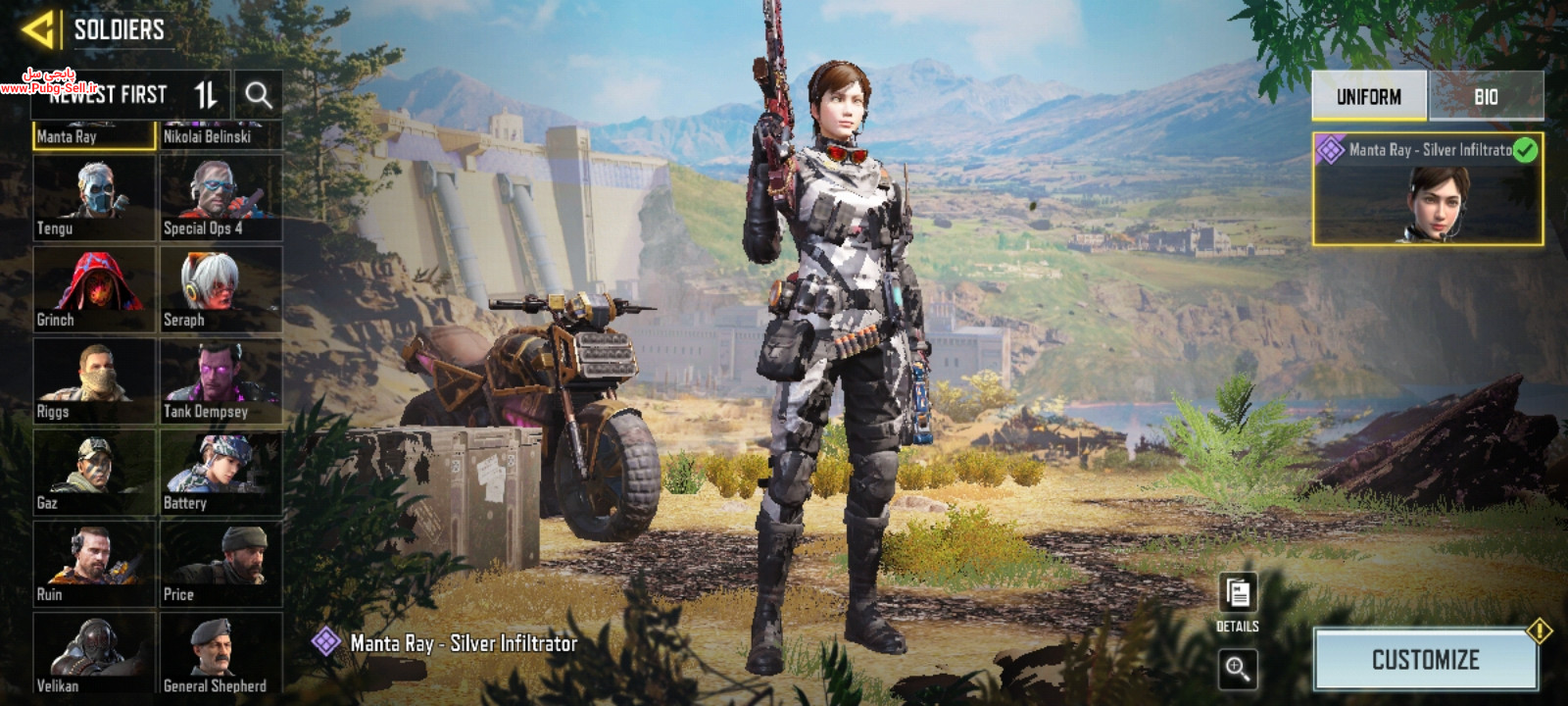
Task: Select the Velikan soldier tile
Action: tap(94, 653)
